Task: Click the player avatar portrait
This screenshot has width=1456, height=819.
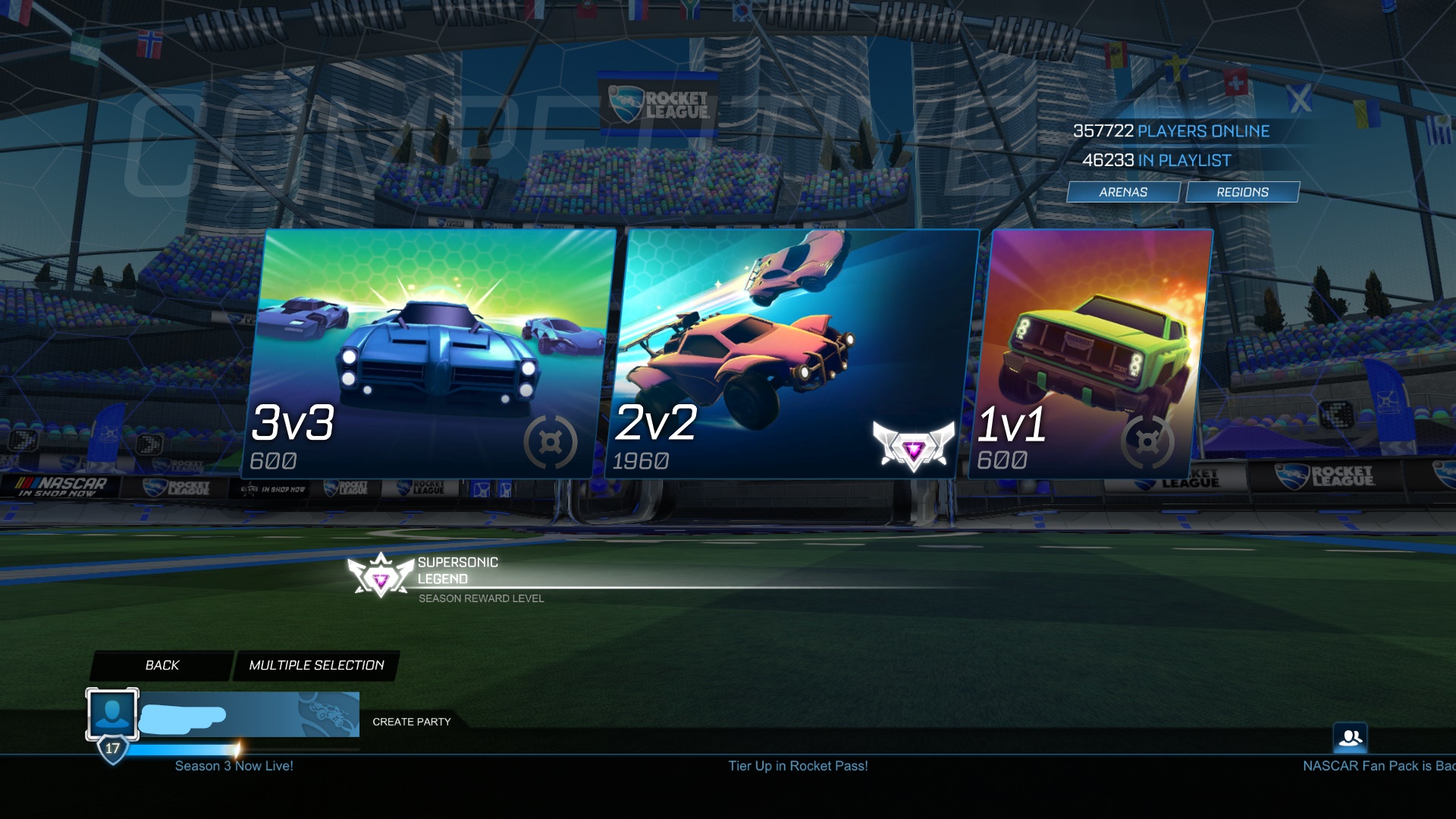Action: (x=111, y=714)
